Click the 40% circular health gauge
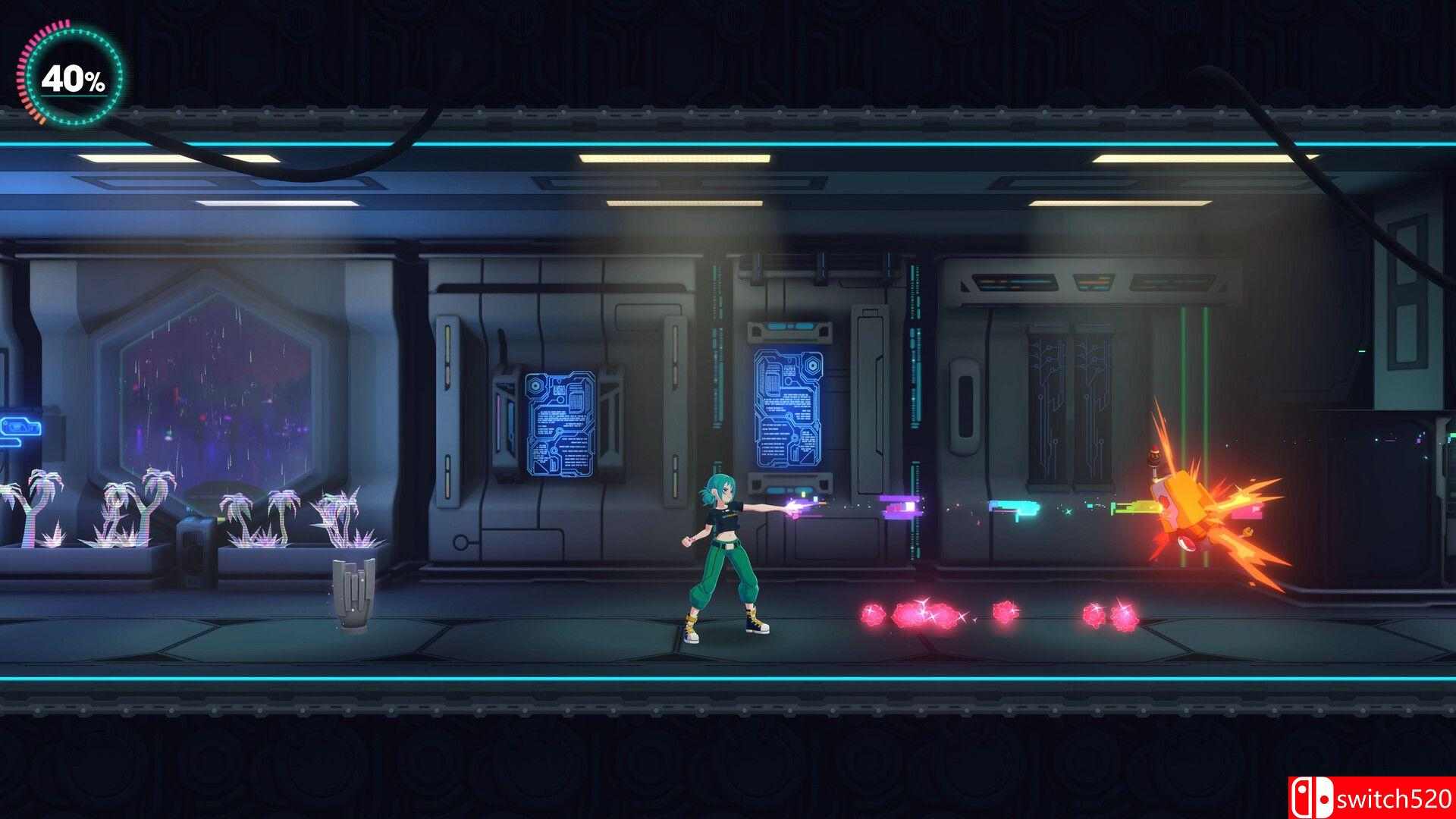This screenshot has width=1456, height=819. [x=72, y=76]
